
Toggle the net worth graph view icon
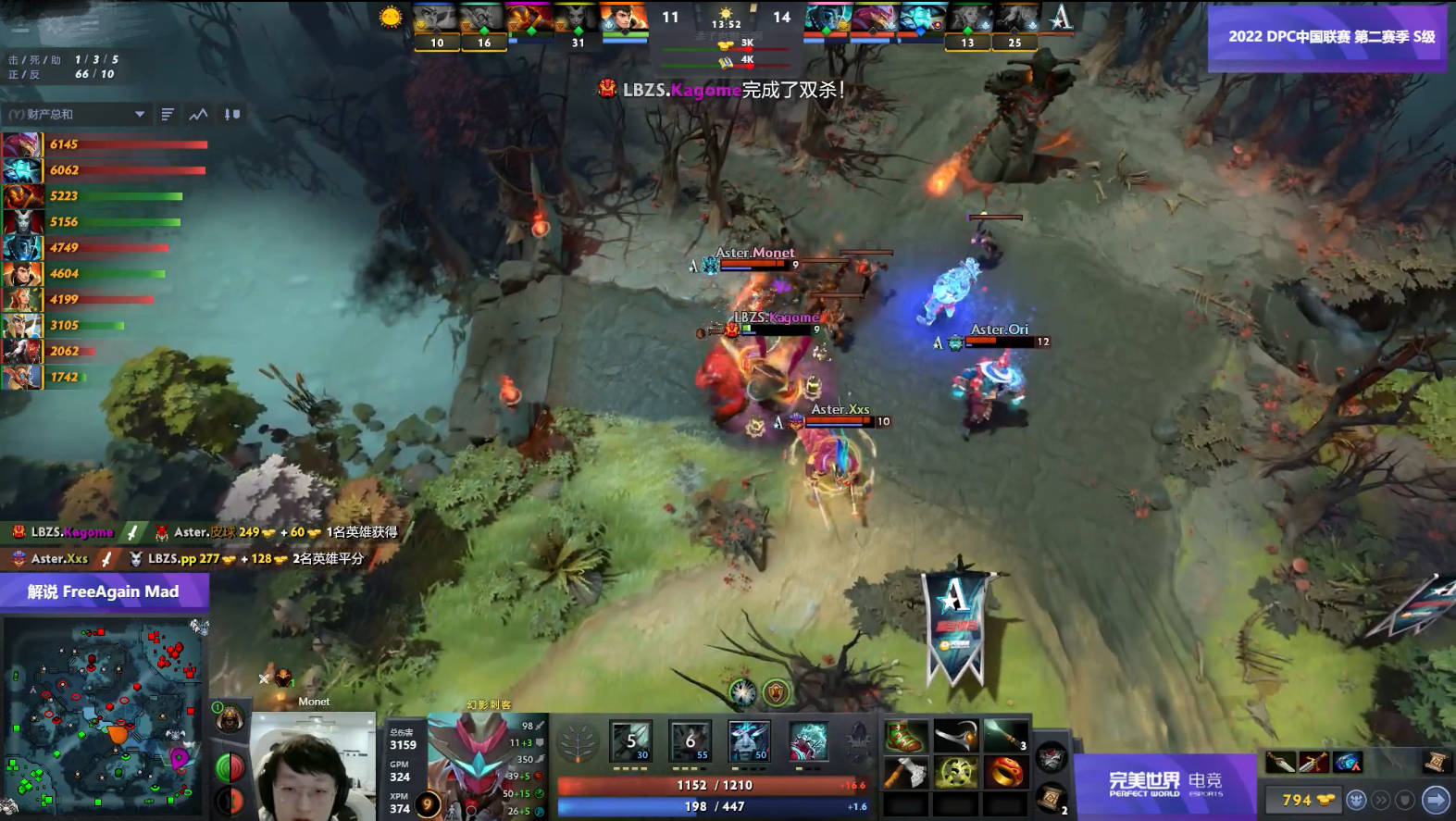(198, 114)
